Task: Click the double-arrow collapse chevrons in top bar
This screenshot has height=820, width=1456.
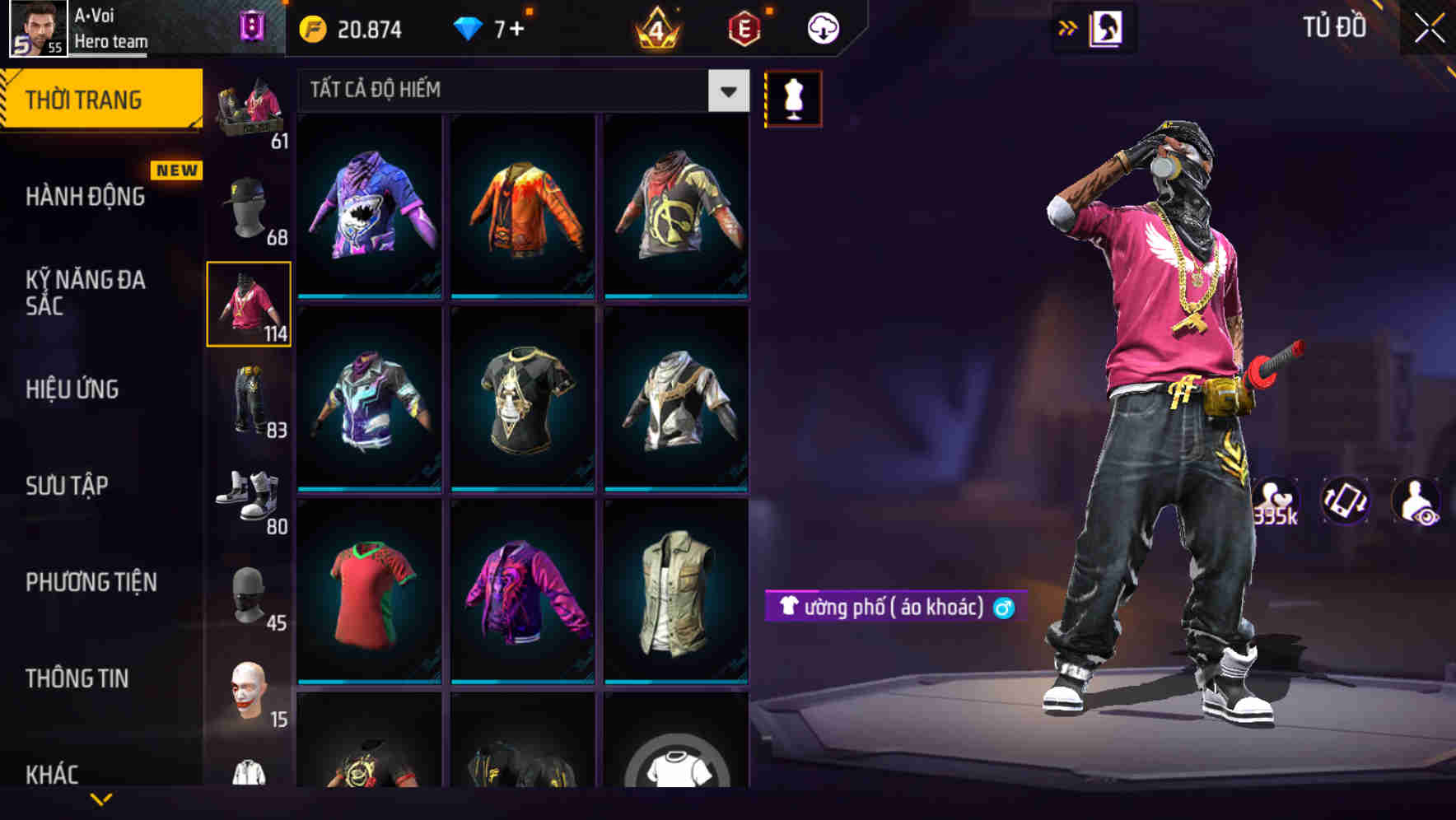Action: click(1066, 27)
